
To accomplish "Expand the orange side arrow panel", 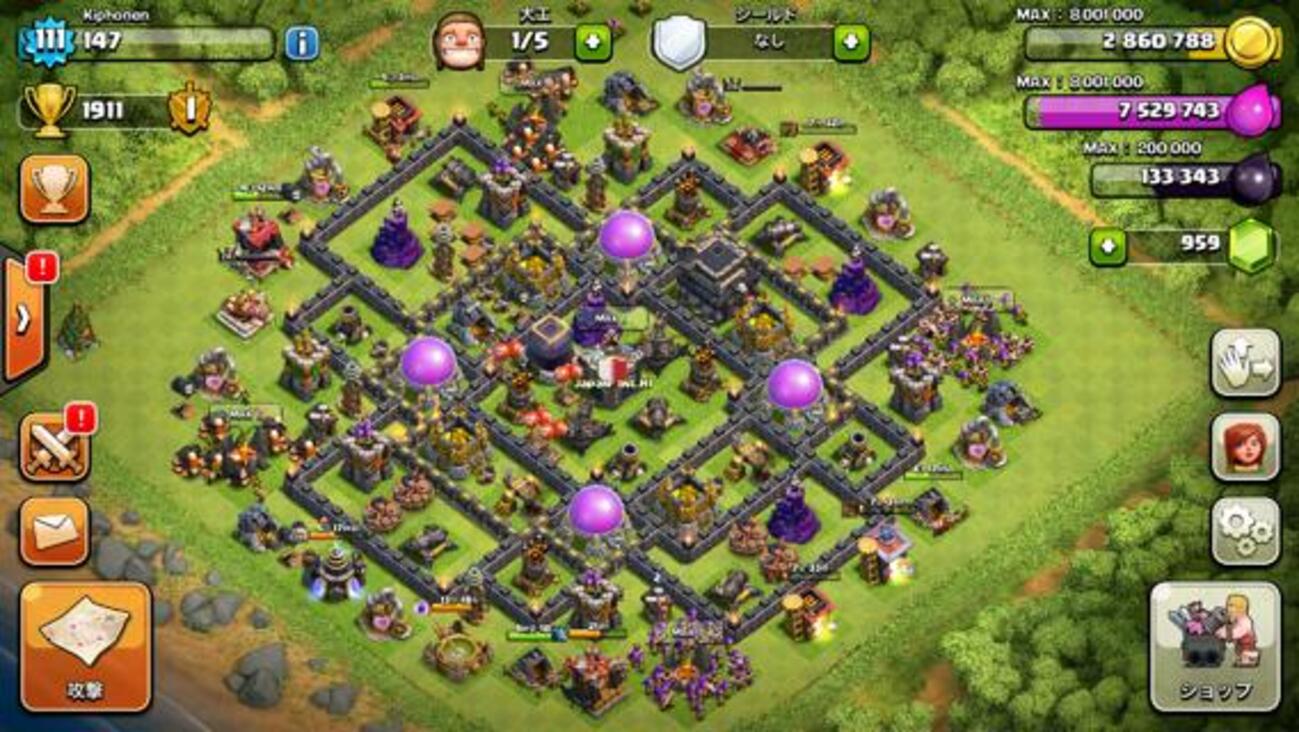I will pyautogui.click(x=23, y=318).
